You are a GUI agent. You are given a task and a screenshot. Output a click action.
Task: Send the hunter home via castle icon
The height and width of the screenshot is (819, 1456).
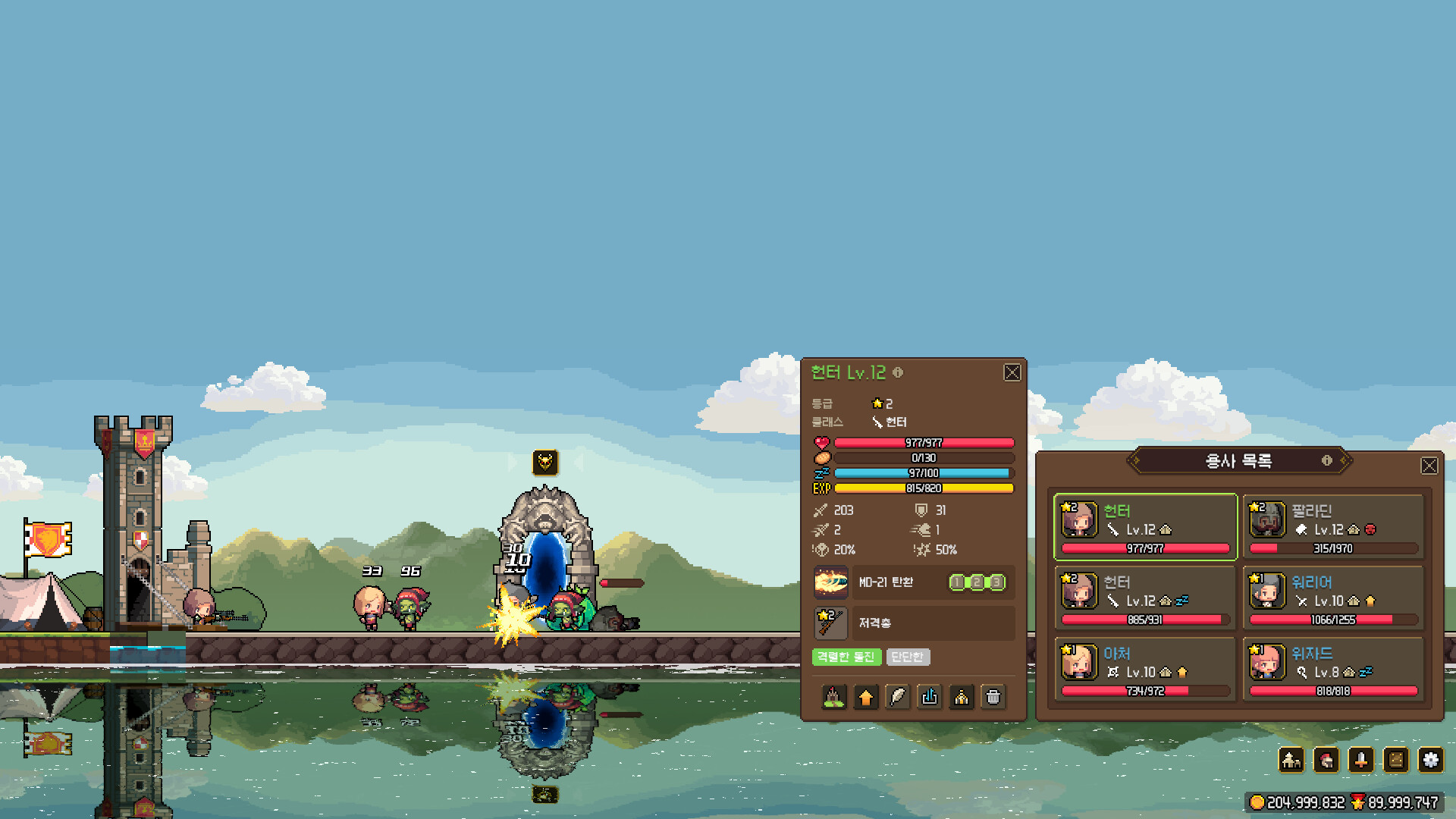pyautogui.click(x=833, y=697)
